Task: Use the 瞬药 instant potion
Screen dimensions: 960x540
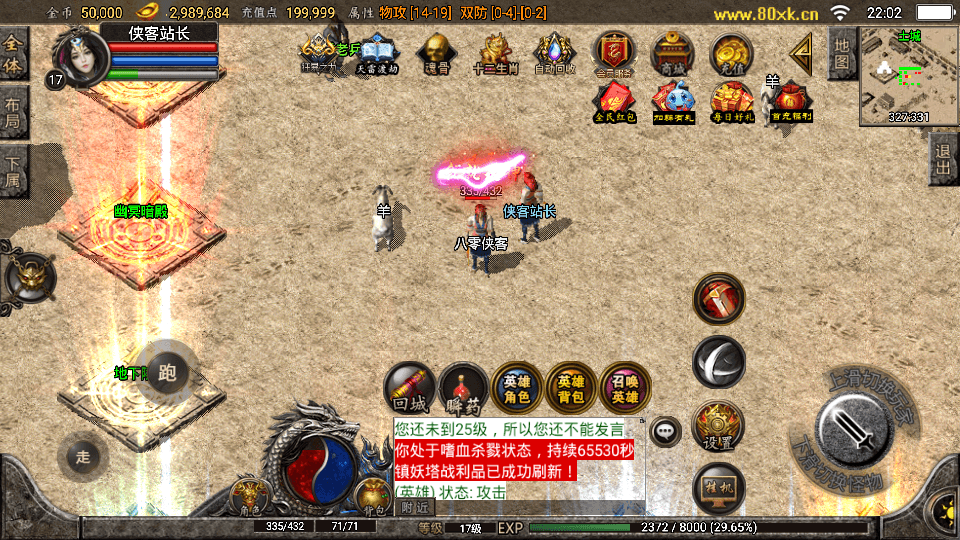Action: coord(464,386)
